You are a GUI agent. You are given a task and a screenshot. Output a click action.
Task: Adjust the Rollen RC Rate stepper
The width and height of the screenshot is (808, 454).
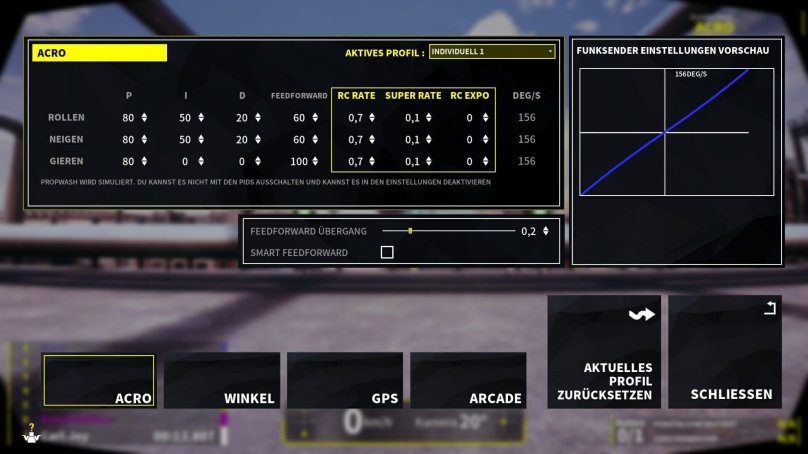372,117
